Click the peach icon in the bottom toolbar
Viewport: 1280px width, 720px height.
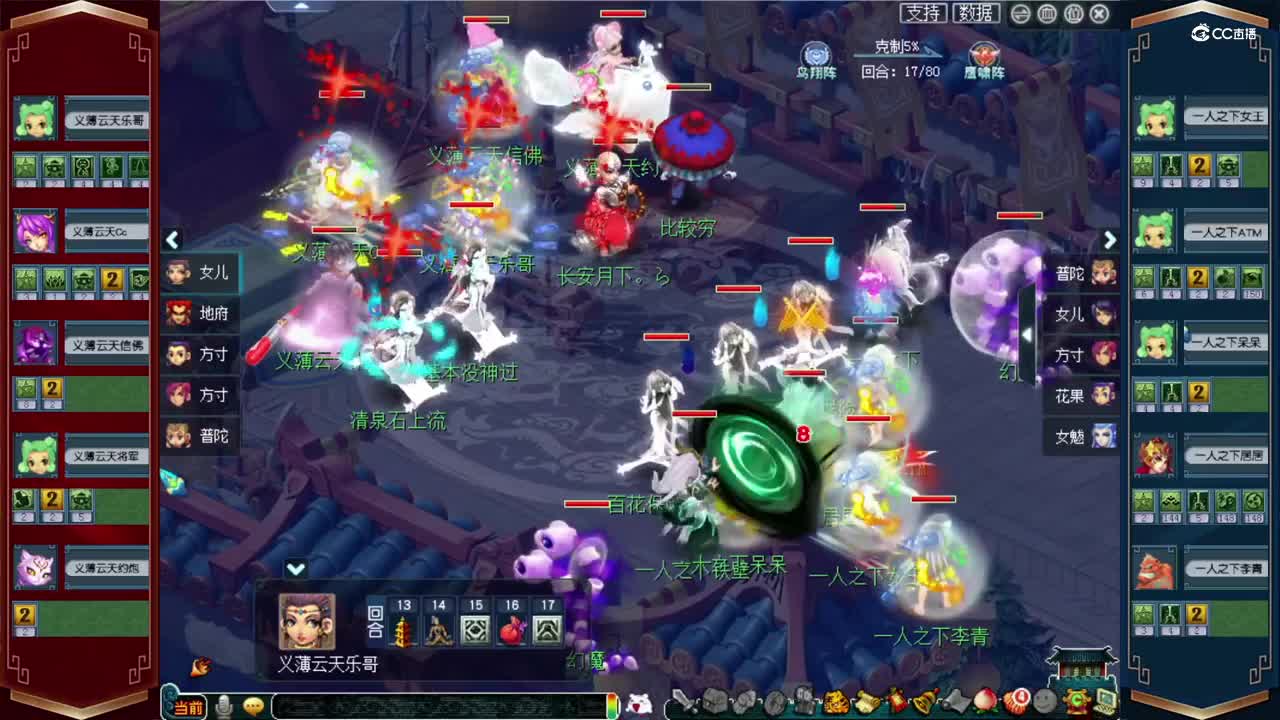(984, 700)
